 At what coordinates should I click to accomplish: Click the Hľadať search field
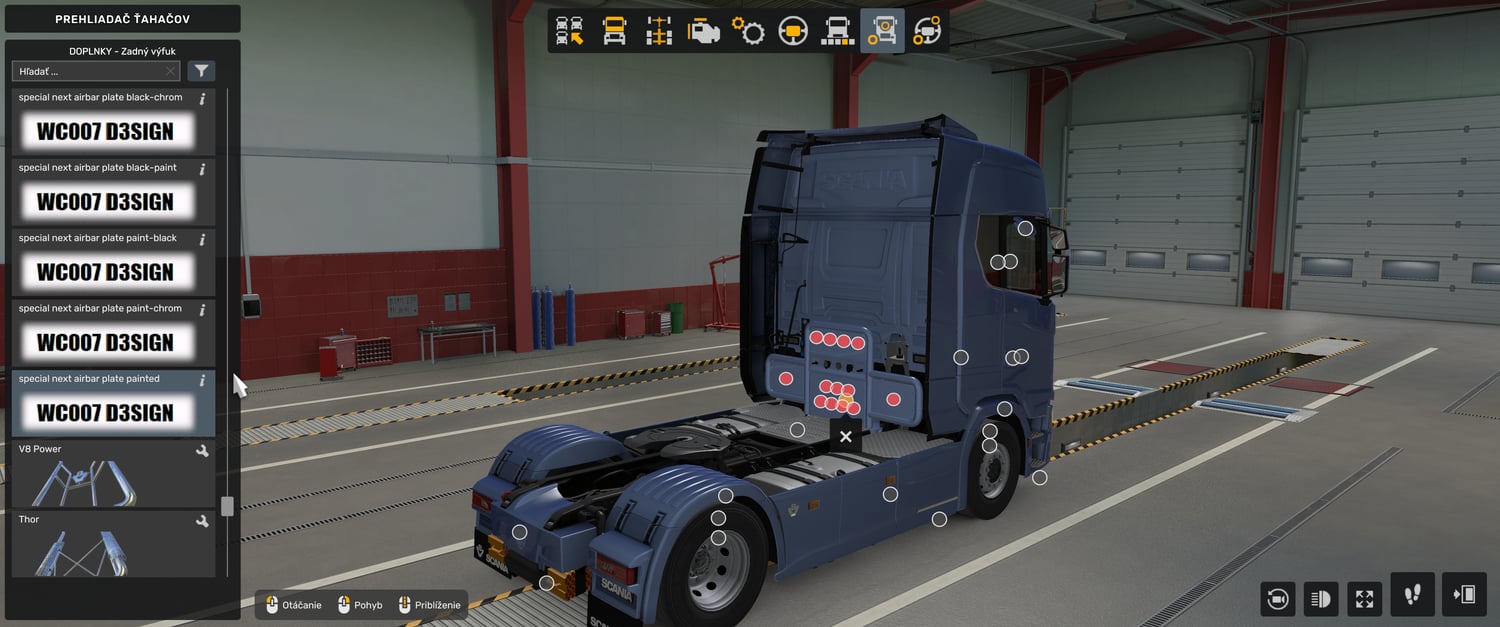[x=88, y=71]
